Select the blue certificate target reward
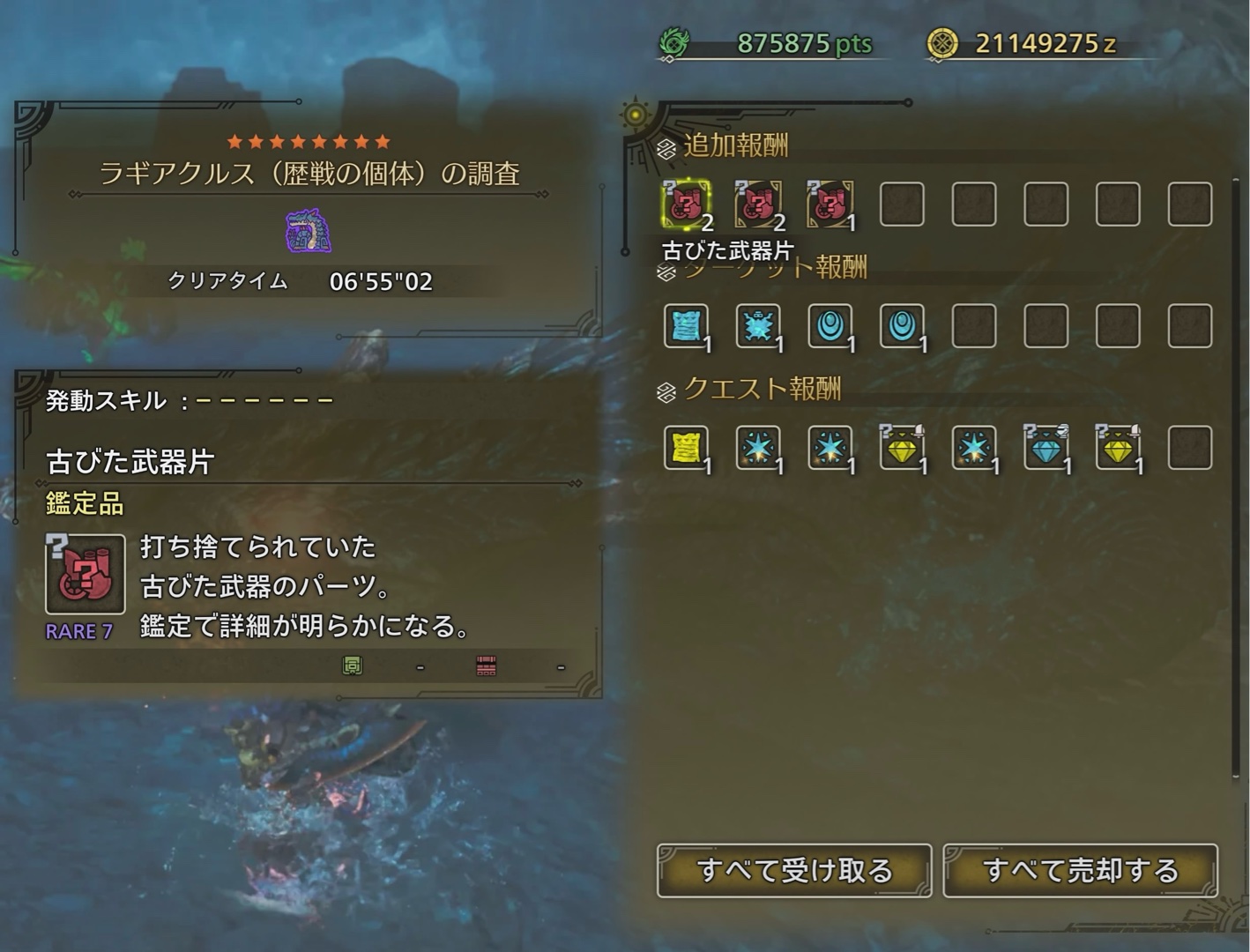1250x952 pixels. click(686, 326)
